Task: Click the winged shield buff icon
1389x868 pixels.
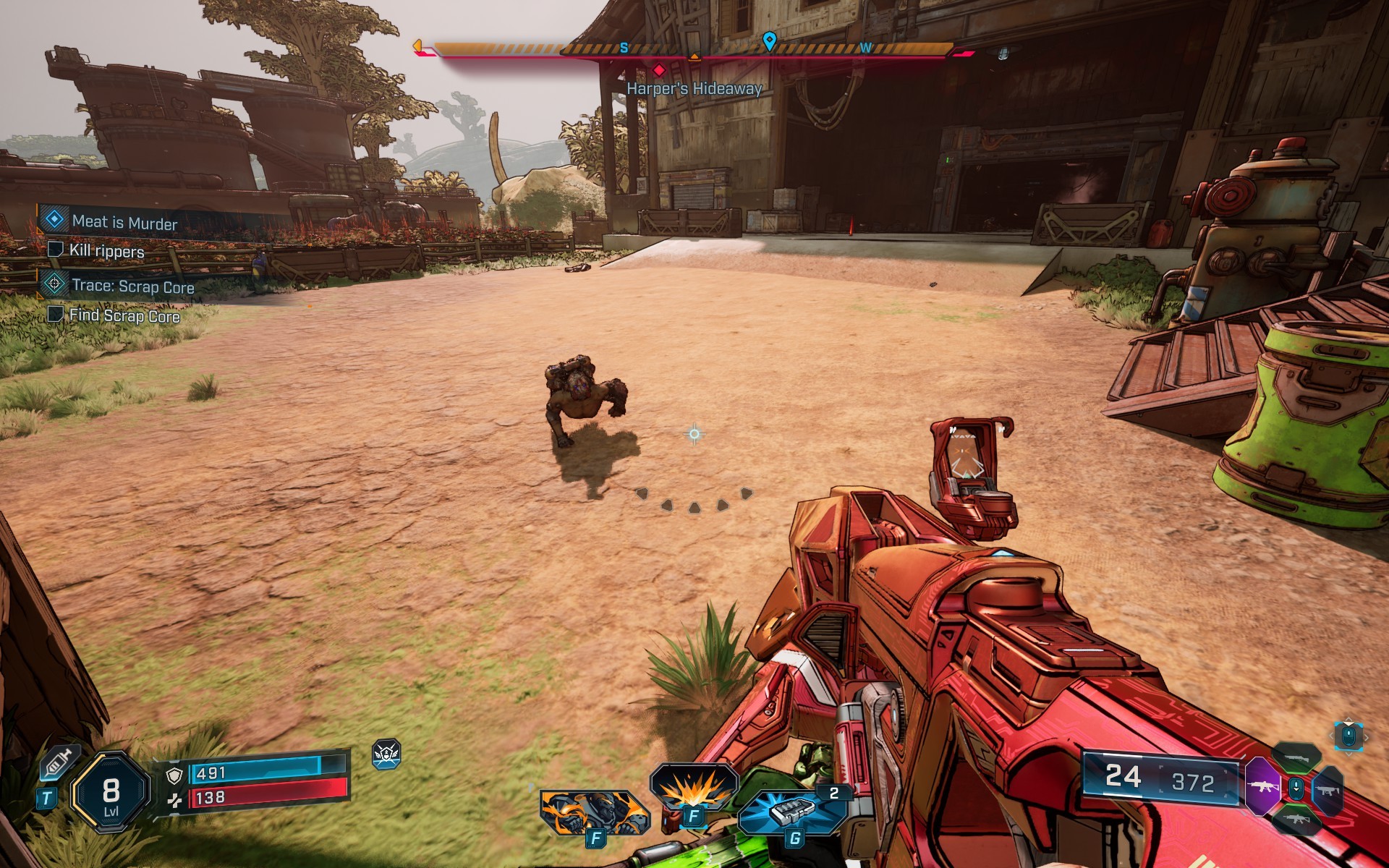Action: pyautogui.click(x=386, y=754)
